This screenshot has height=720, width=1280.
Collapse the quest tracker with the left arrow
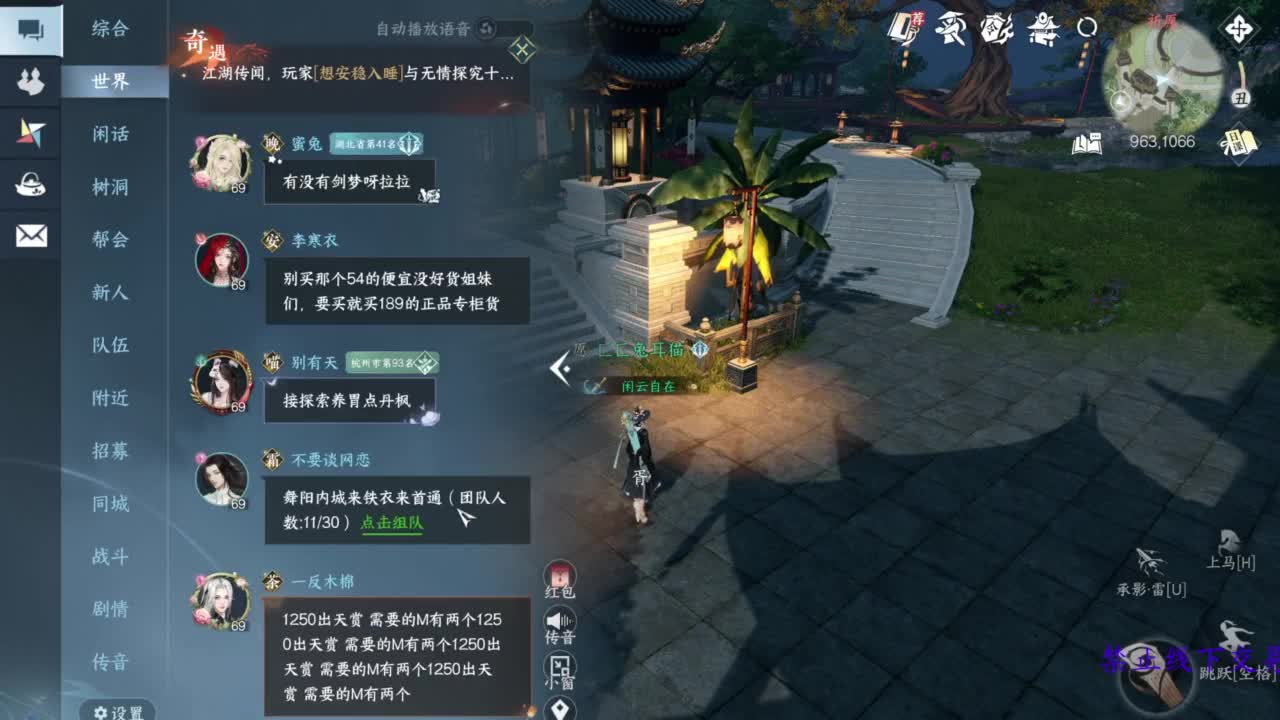coord(556,369)
